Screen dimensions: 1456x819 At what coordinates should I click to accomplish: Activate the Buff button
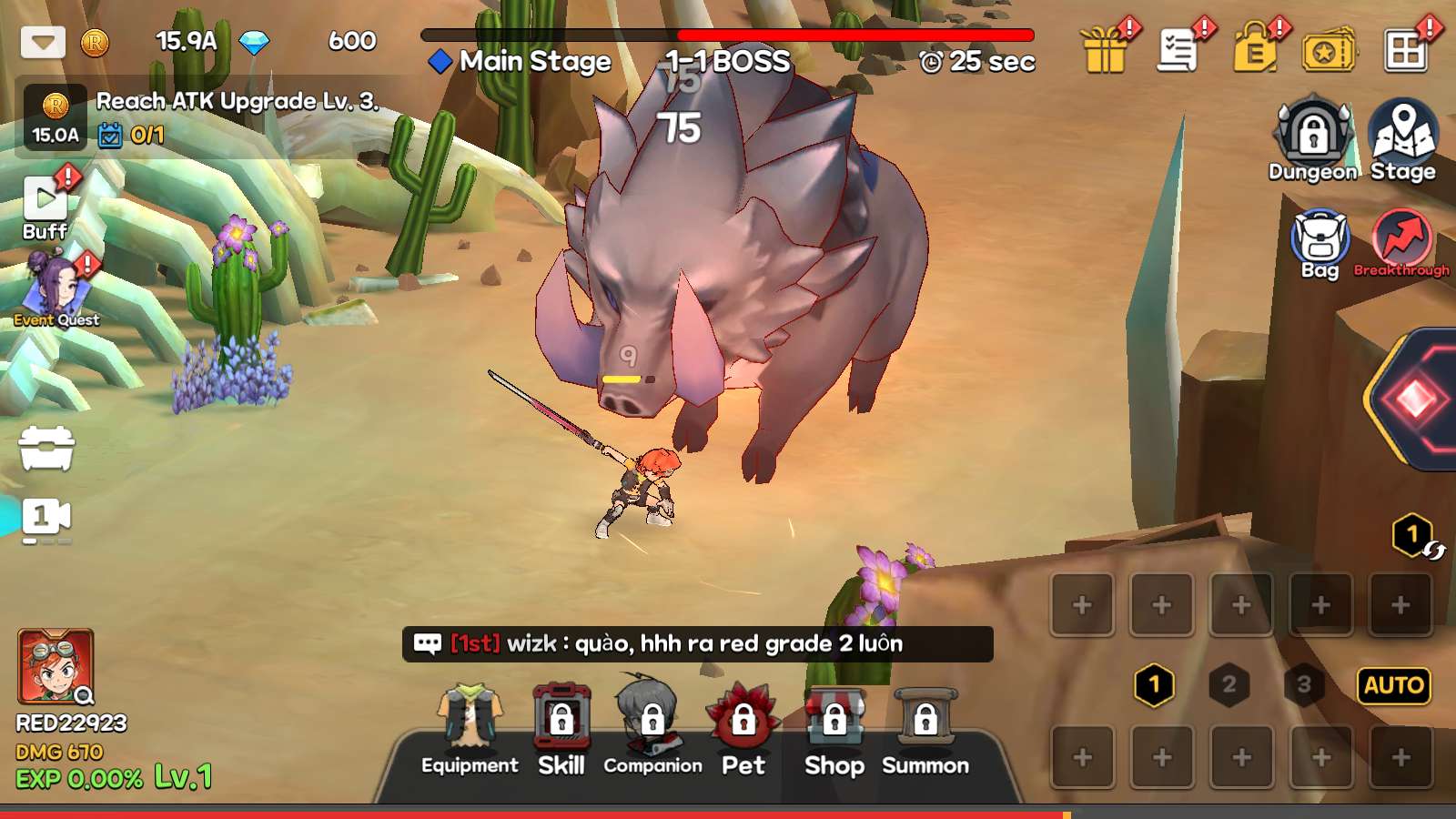pos(45,207)
